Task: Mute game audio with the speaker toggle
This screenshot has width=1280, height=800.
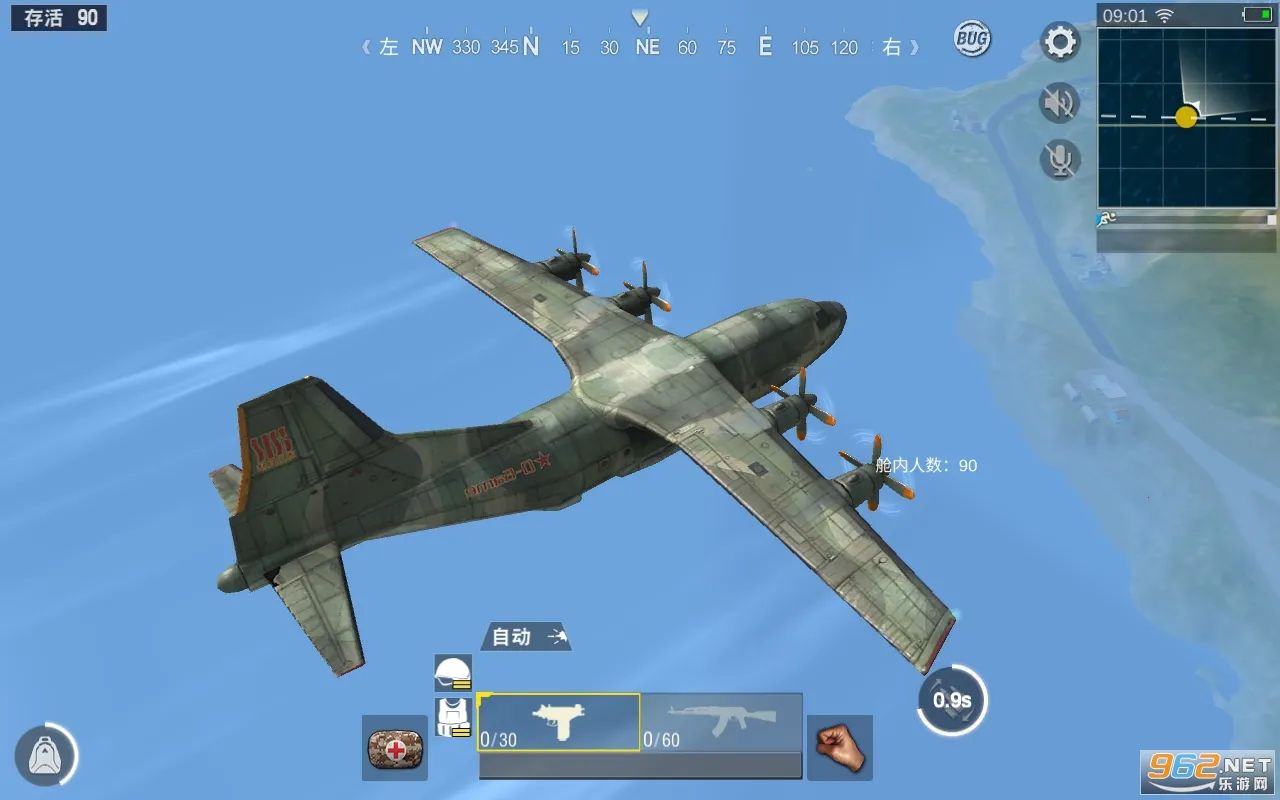Action: tap(1059, 103)
